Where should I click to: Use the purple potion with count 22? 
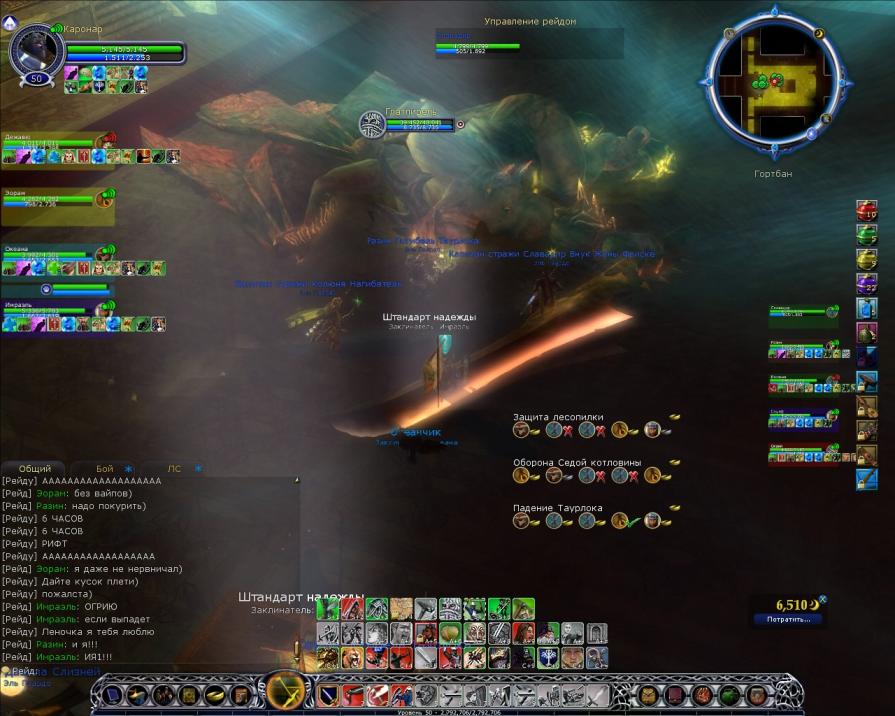(x=866, y=284)
